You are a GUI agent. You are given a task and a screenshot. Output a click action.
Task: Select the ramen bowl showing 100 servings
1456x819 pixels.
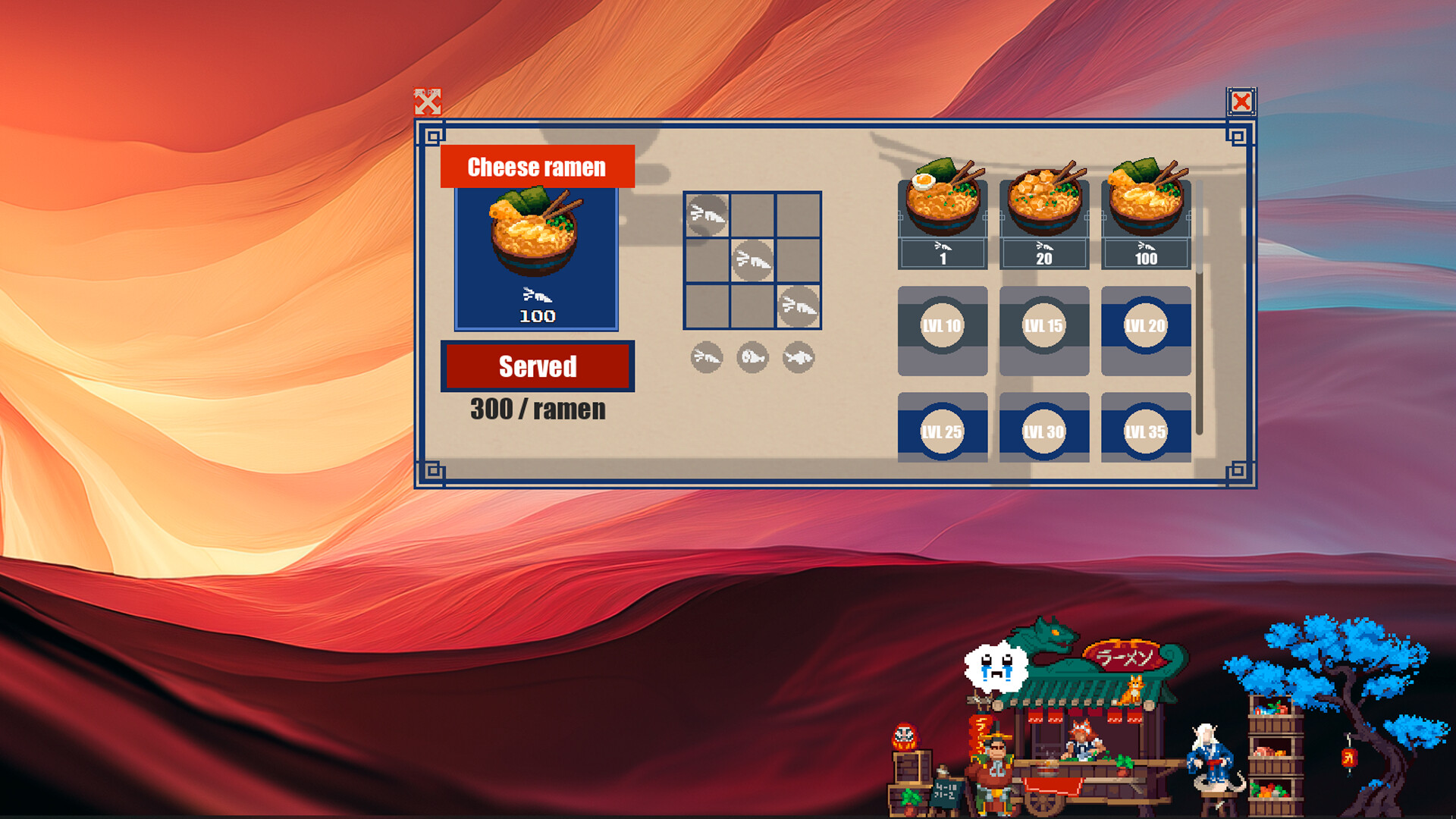point(1145,199)
